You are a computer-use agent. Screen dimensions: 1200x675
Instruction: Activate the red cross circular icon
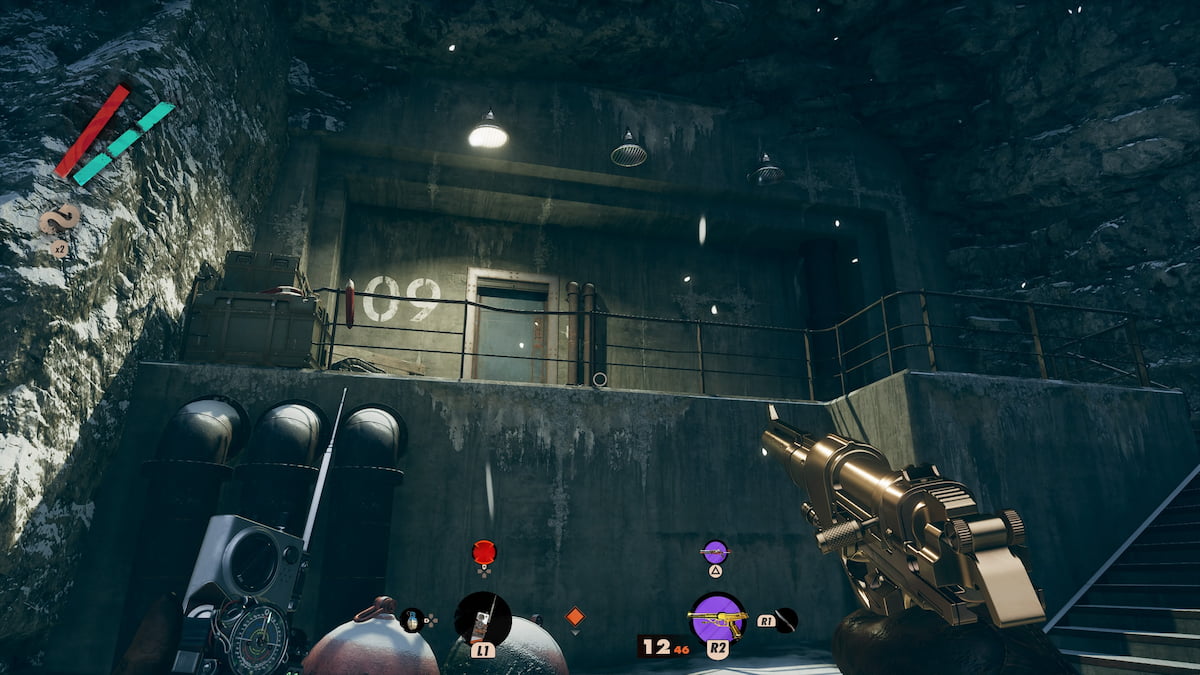click(x=484, y=551)
